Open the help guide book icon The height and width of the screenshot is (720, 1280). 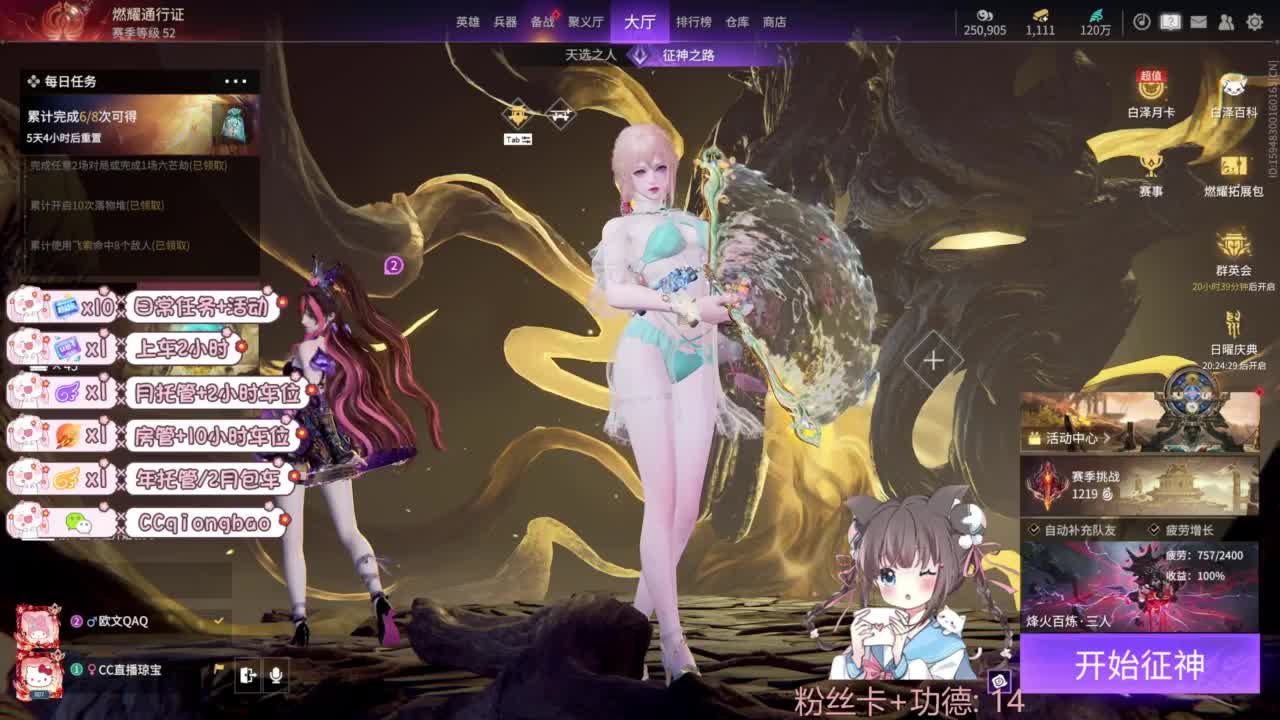pos(1171,20)
